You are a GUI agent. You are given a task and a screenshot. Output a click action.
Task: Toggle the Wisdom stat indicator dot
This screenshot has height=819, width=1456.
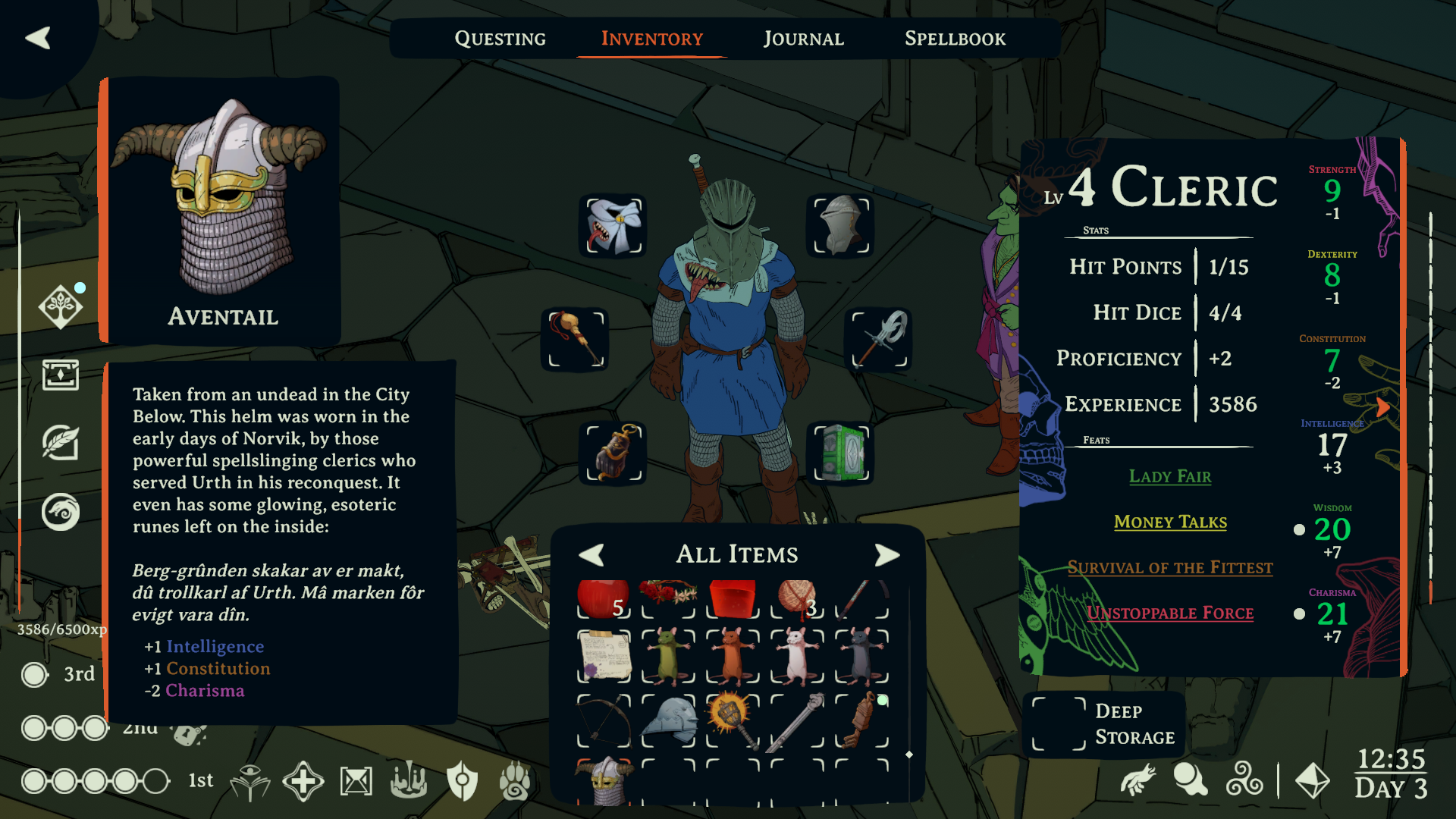[x=1300, y=530]
